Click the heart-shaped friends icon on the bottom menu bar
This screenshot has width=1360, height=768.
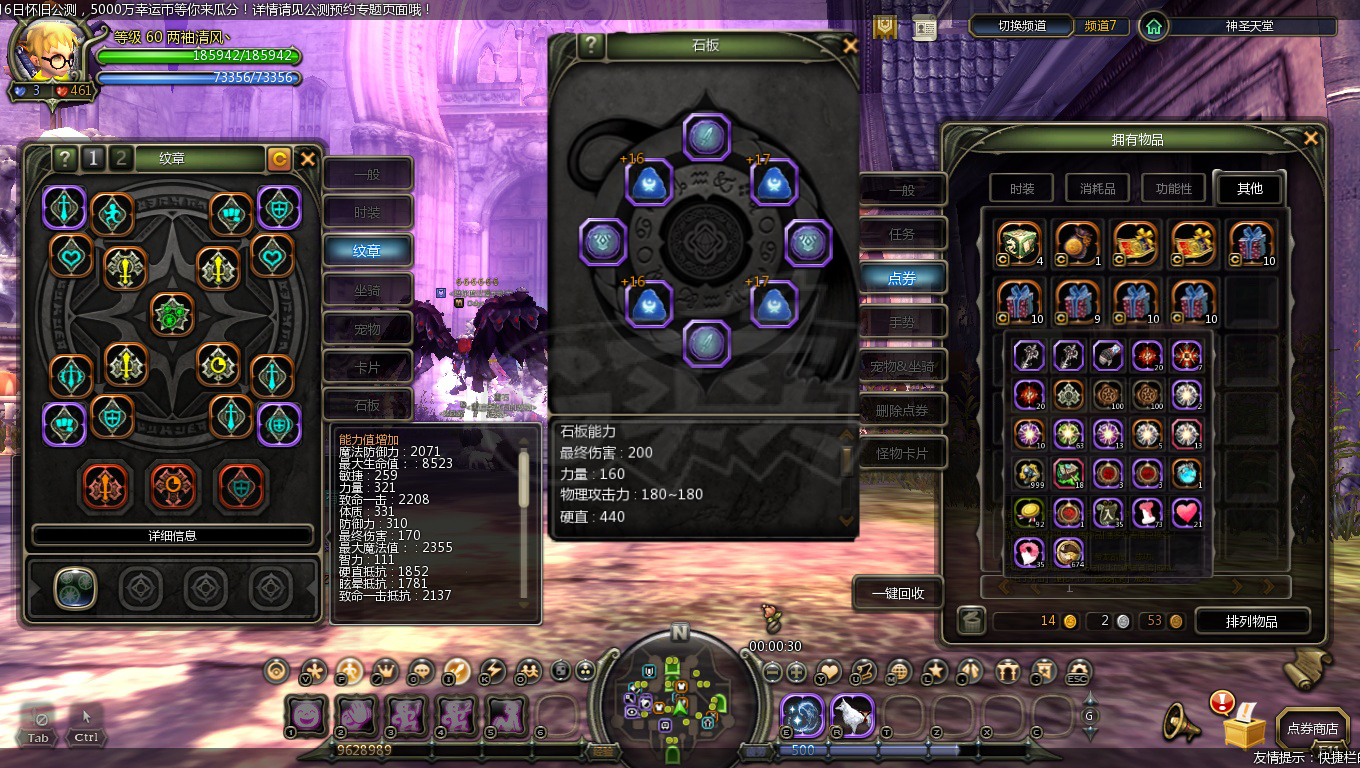click(x=827, y=672)
